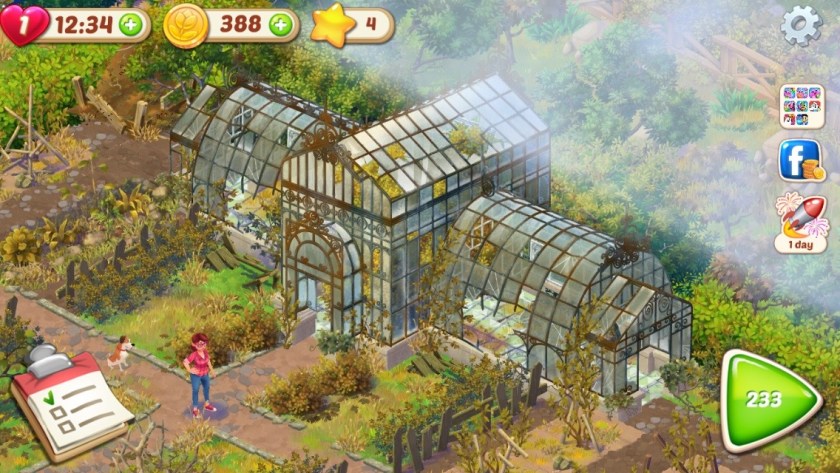Start level 233 with the green play button
Image resolution: width=840 pixels, height=473 pixels.
(768, 399)
